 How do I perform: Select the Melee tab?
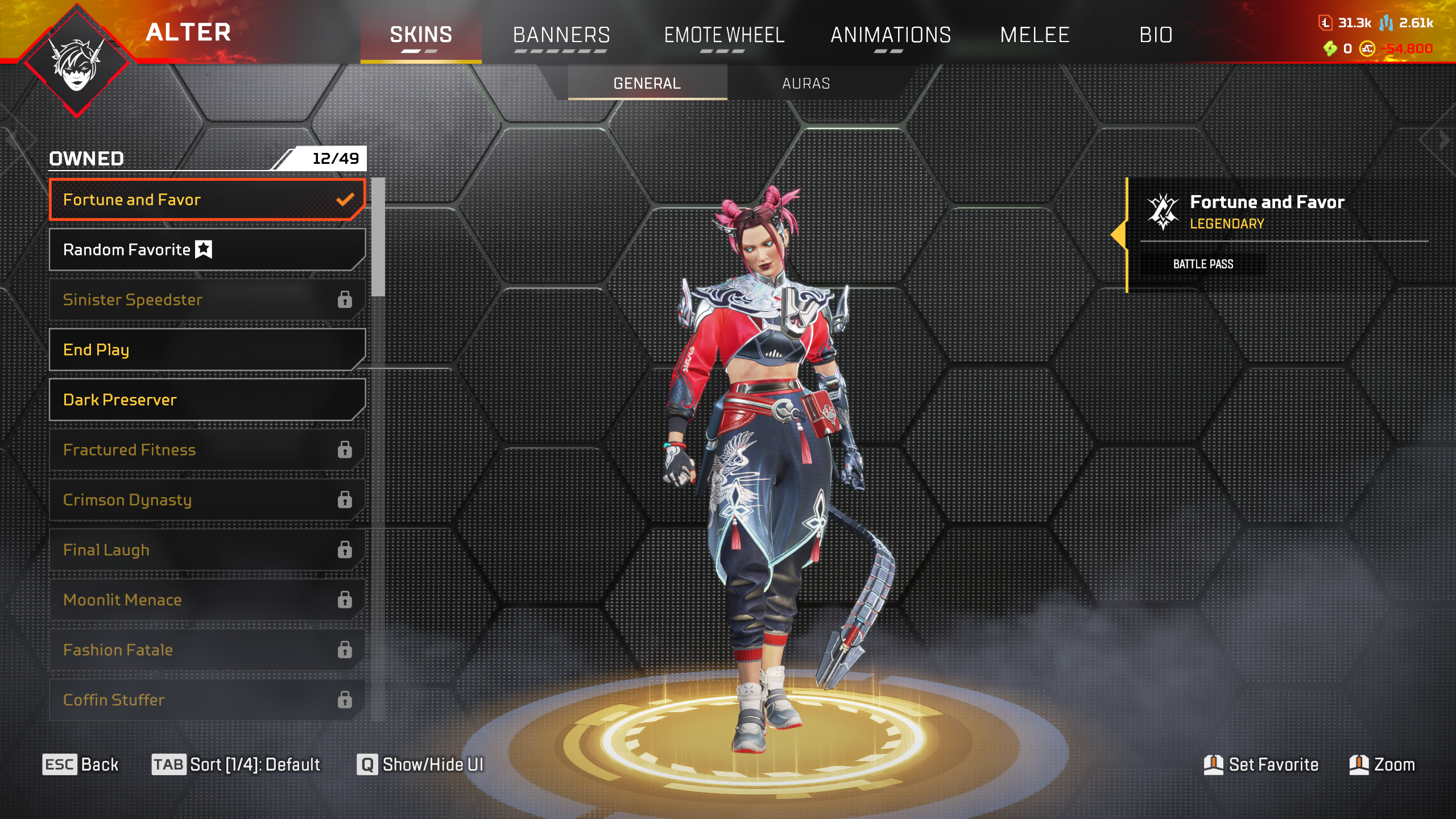1035,35
